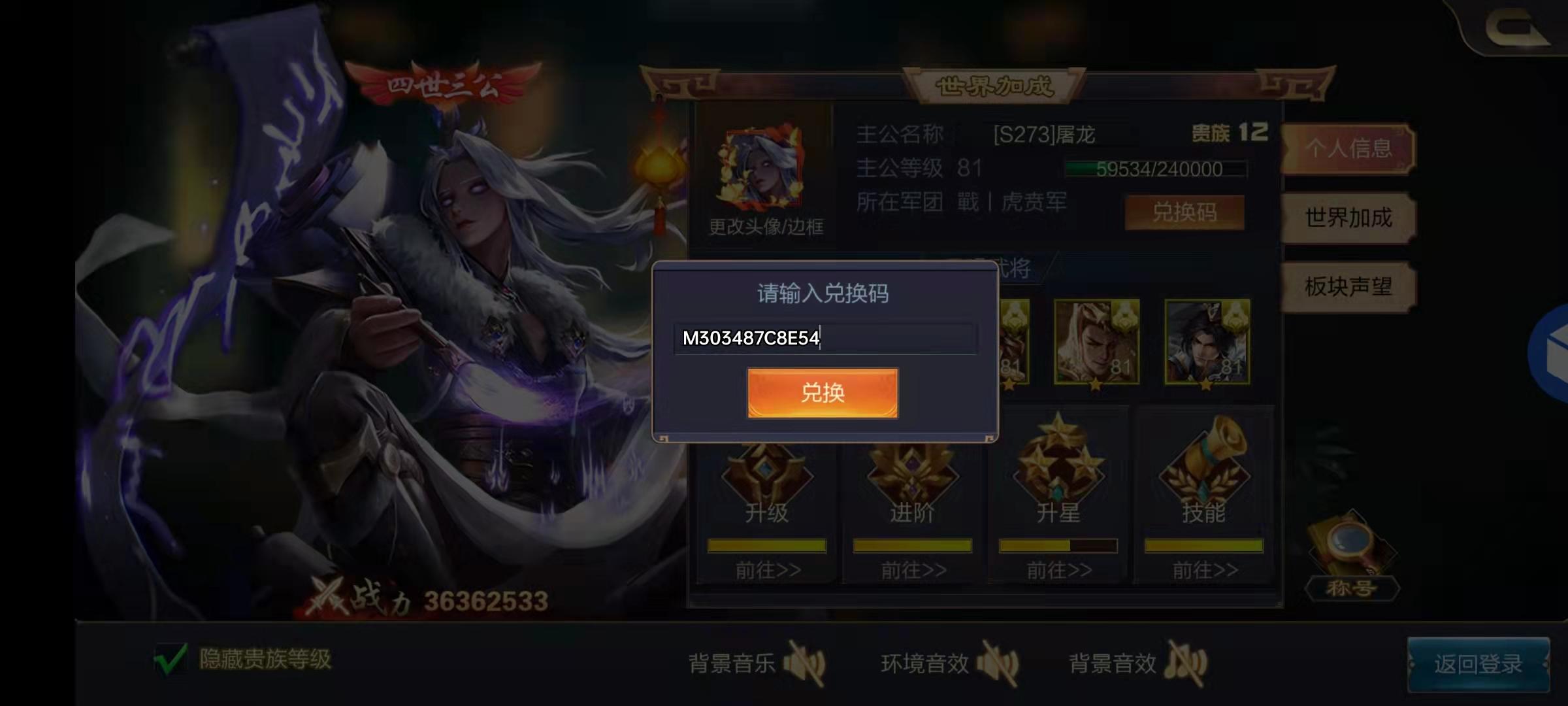Toggle the 环境音效 ambient sound
Image resolution: width=1568 pixels, height=706 pixels.
pyautogui.click(x=1000, y=662)
